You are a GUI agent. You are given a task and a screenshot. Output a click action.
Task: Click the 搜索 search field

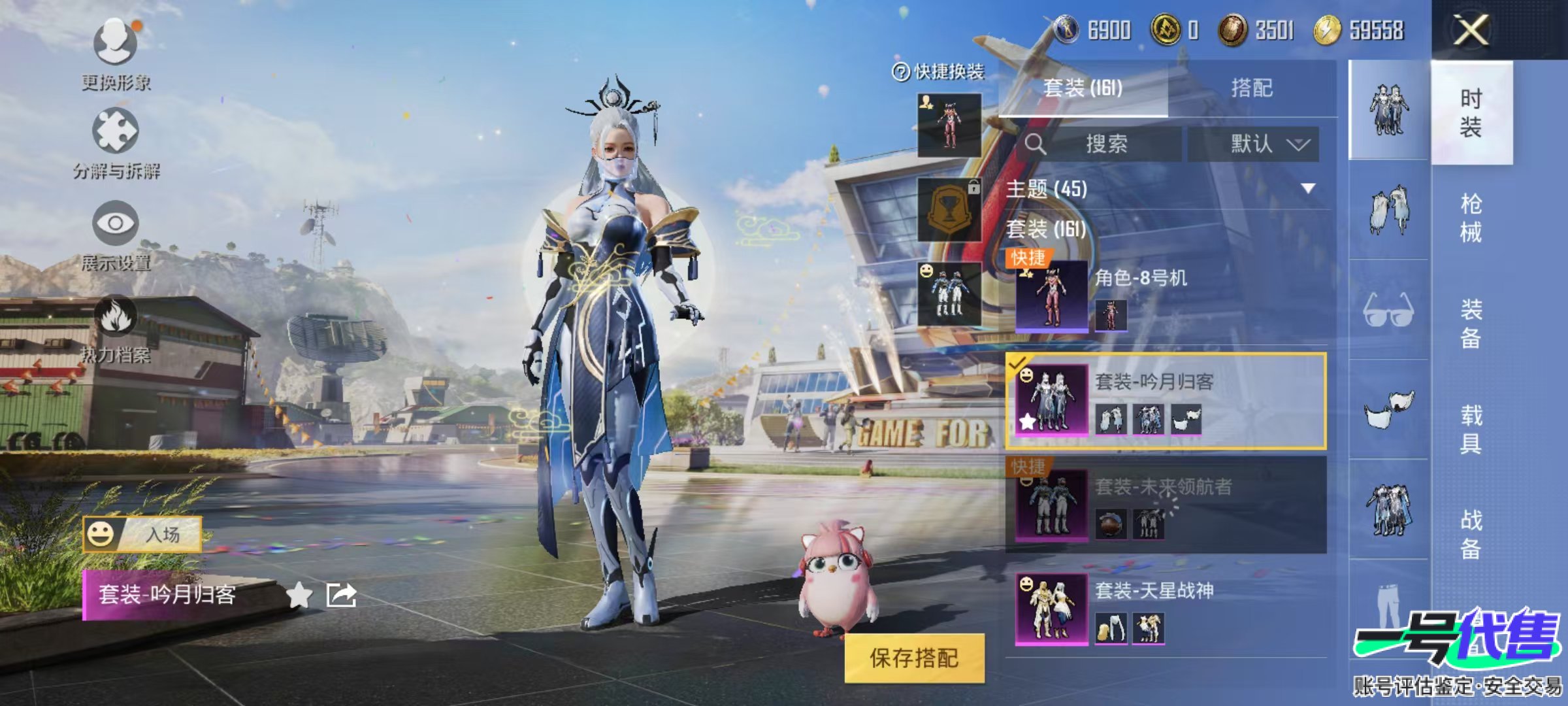coord(1105,144)
